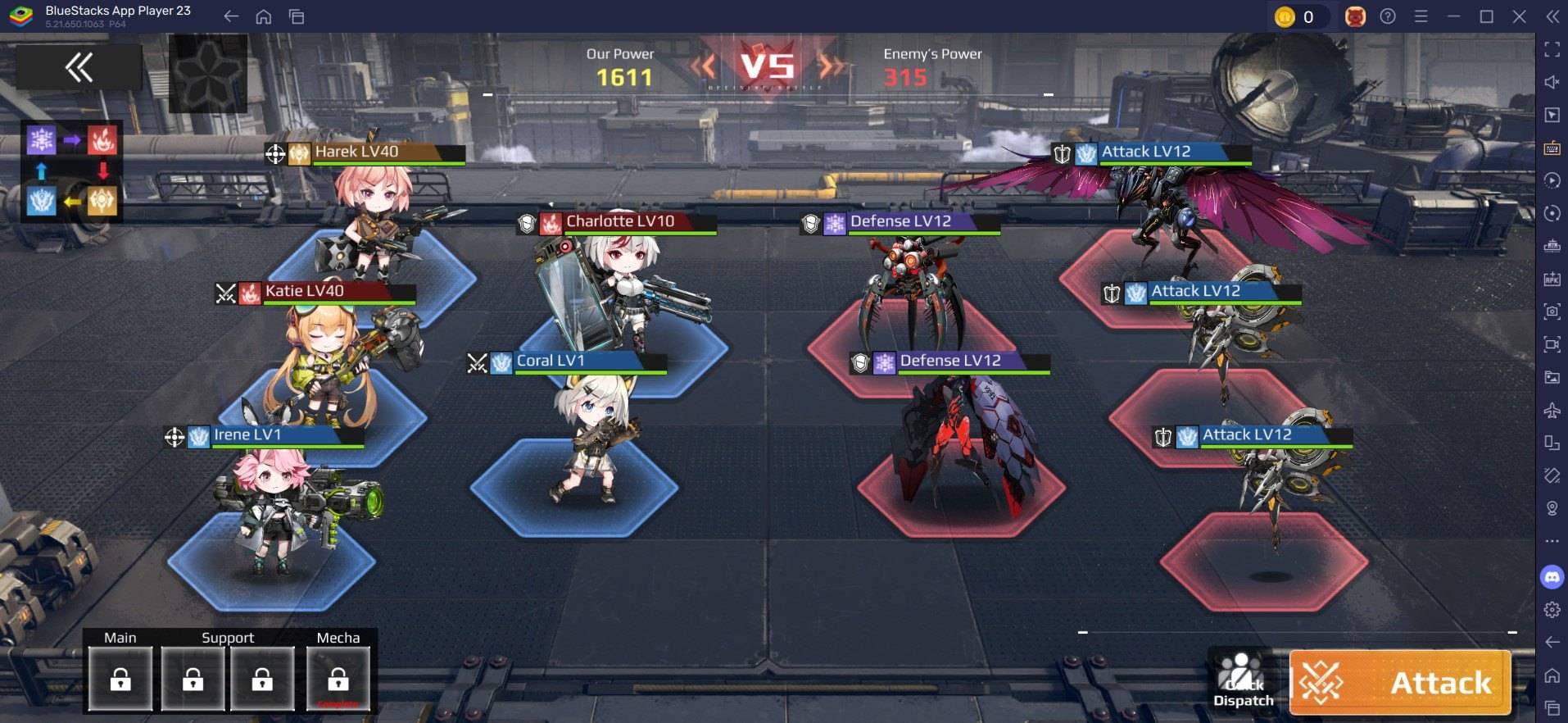The image size is (1568, 723).
Task: Collapse the battle screen with double-chevron arrow
Action: (78, 67)
